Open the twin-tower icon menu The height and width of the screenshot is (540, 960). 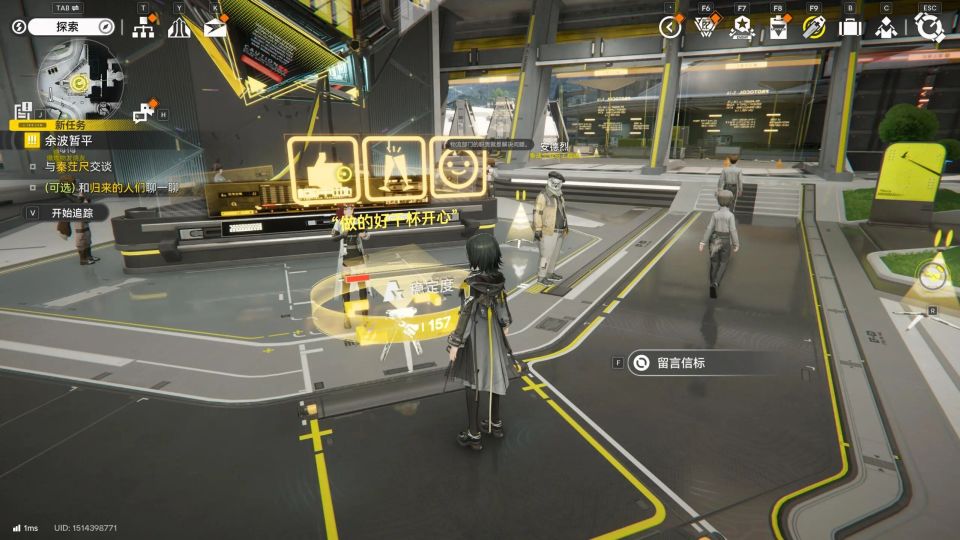179,28
